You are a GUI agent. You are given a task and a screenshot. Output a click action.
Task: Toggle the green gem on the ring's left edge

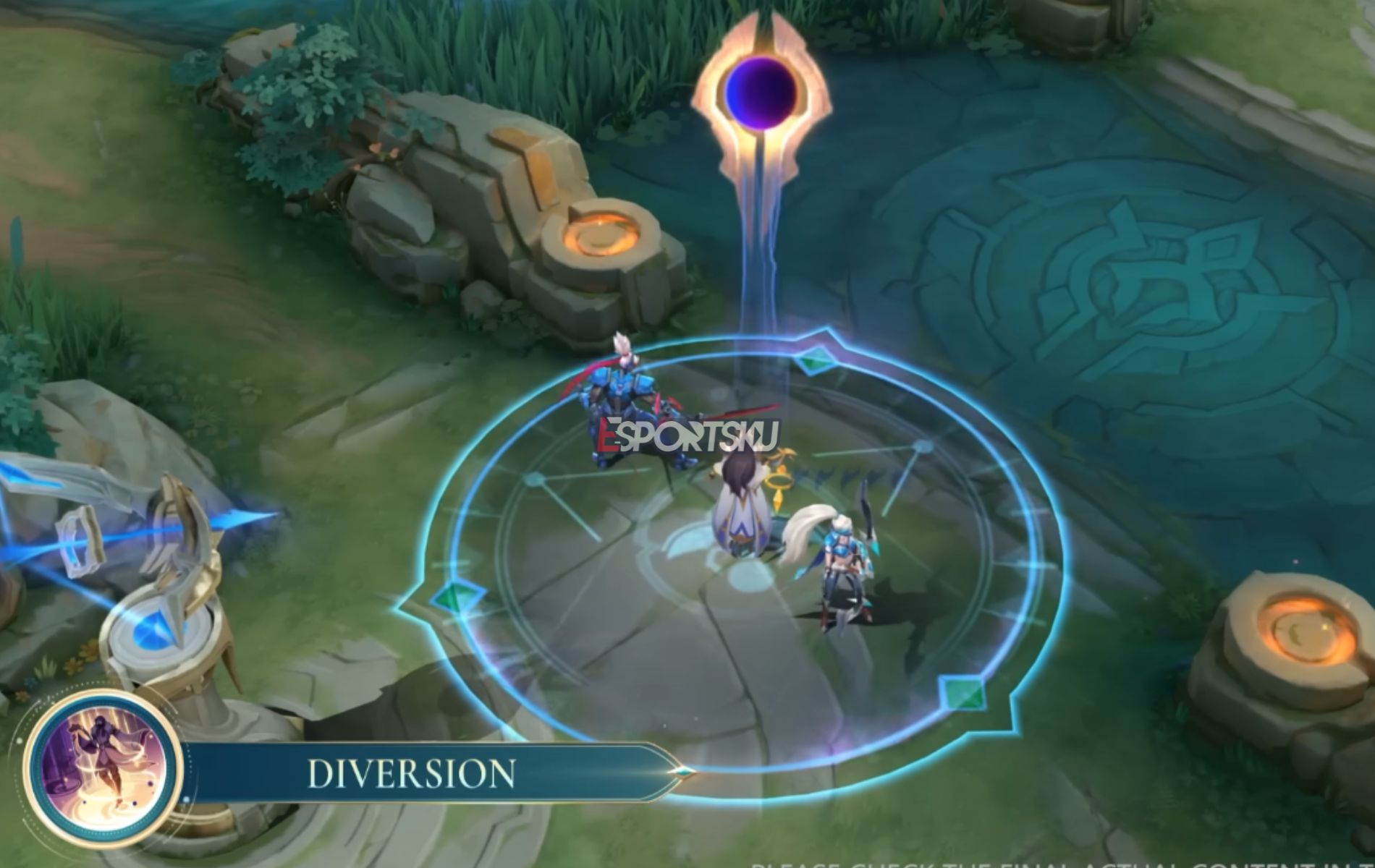pyautogui.click(x=457, y=598)
